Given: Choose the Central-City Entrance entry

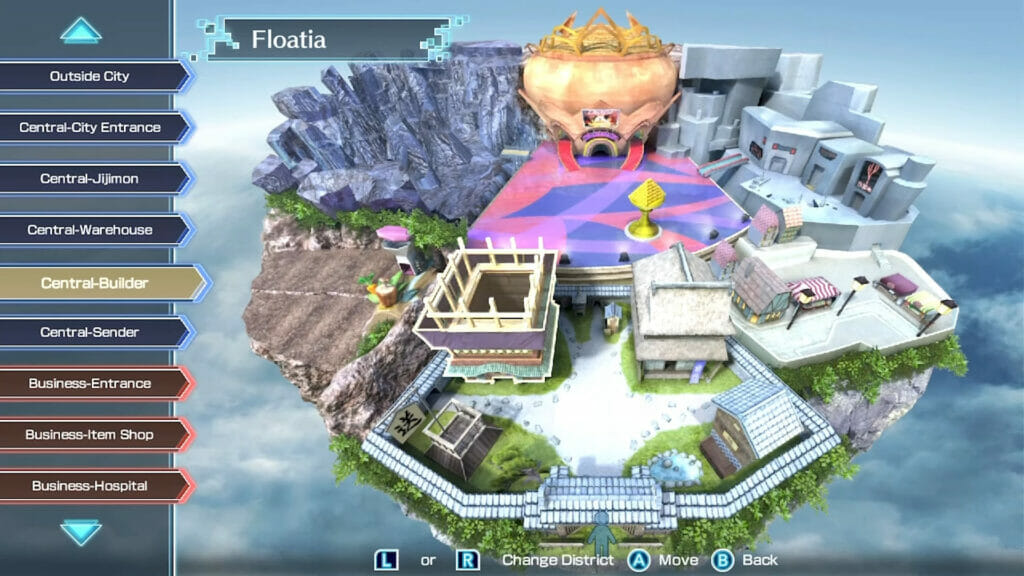Looking at the screenshot, I should [90, 127].
